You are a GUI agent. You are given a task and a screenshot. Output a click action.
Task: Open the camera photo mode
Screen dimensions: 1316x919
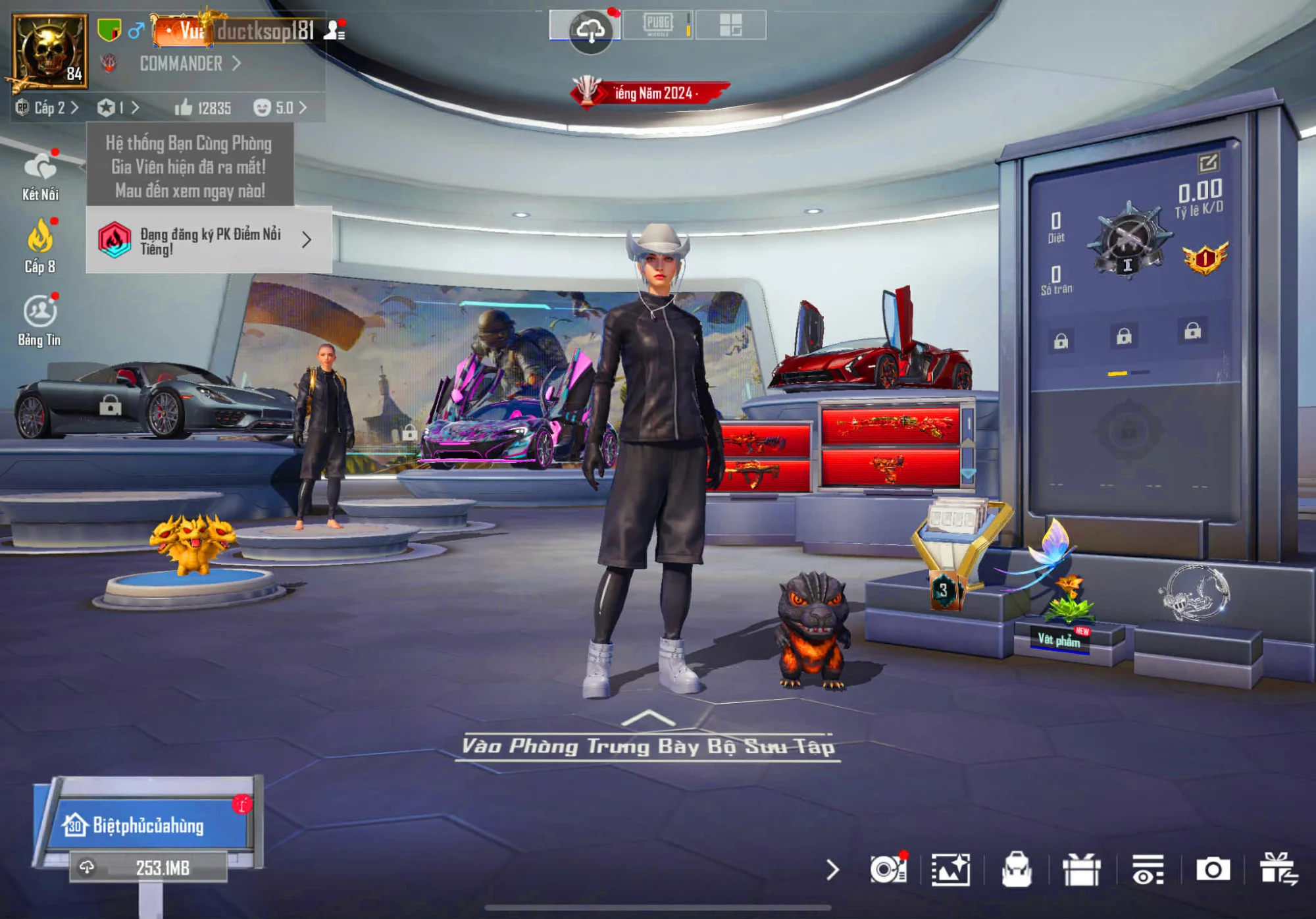click(1213, 870)
